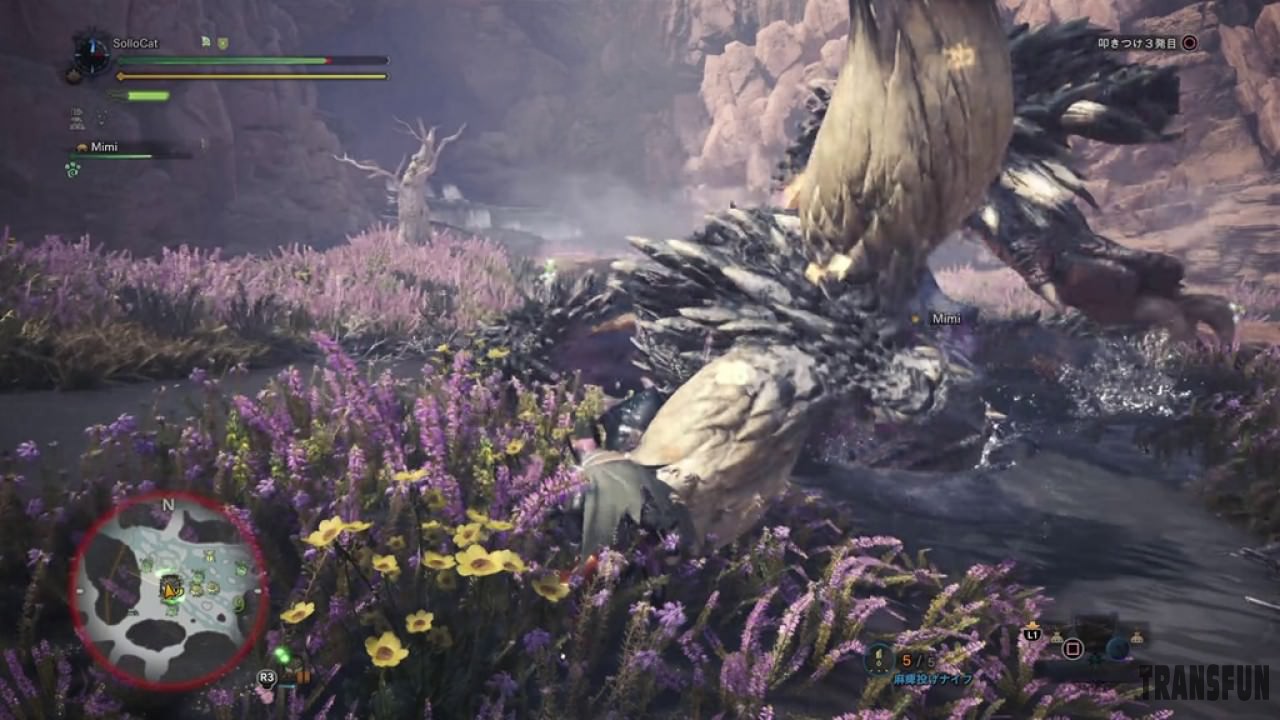The width and height of the screenshot is (1280, 720).
Task: Select the Palico Mimi status entry
Action: [x=104, y=147]
